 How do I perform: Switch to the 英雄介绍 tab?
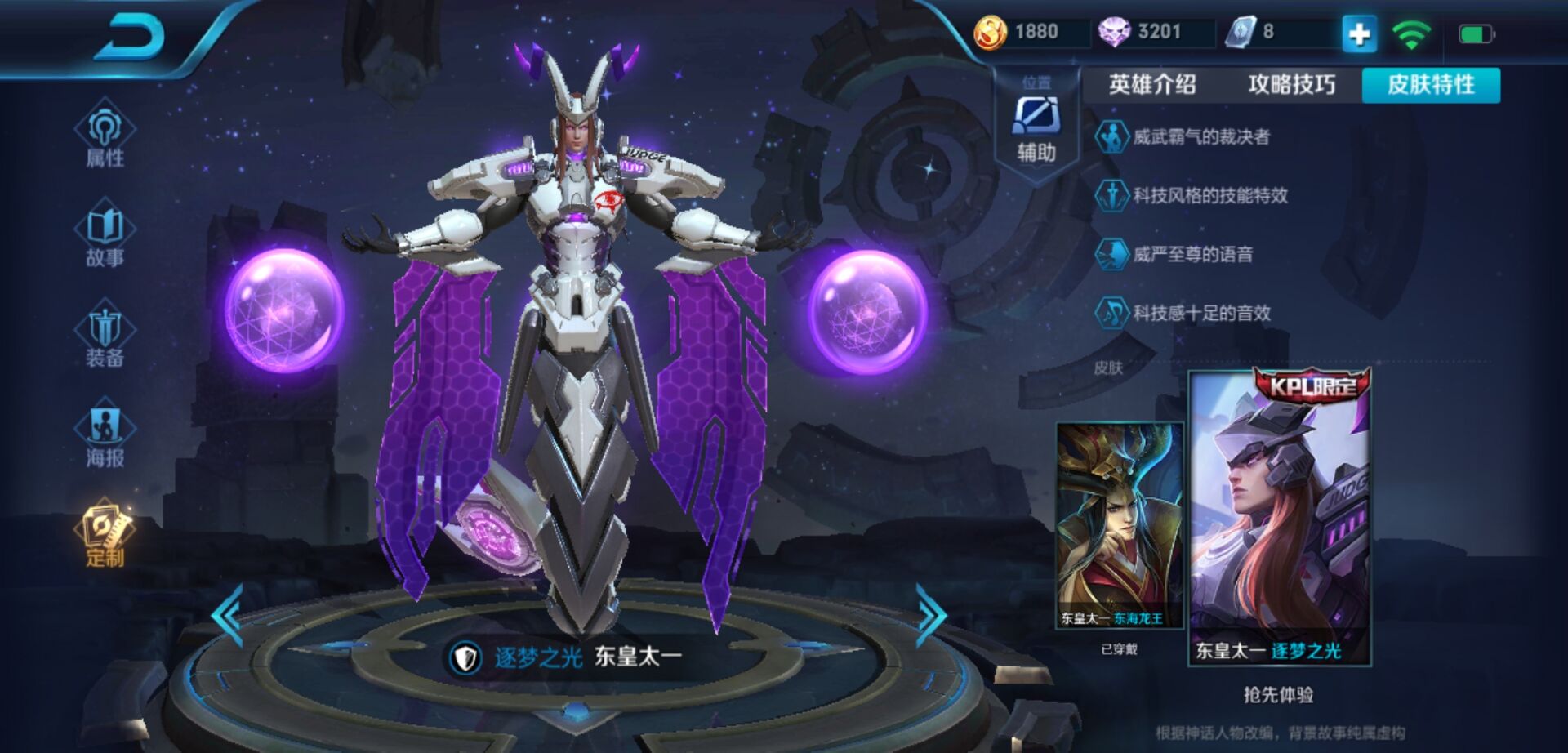(1152, 85)
